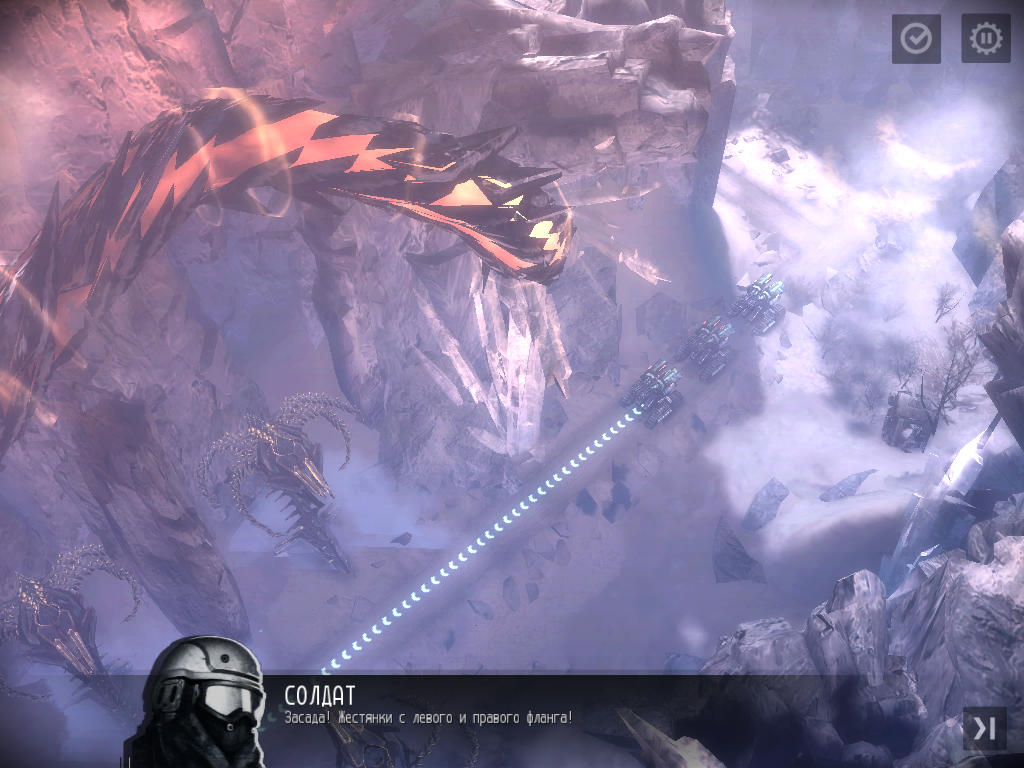Viewport: 1024px width, 768px height.
Task: Skip the soldier's dialogue
Action: point(984,729)
